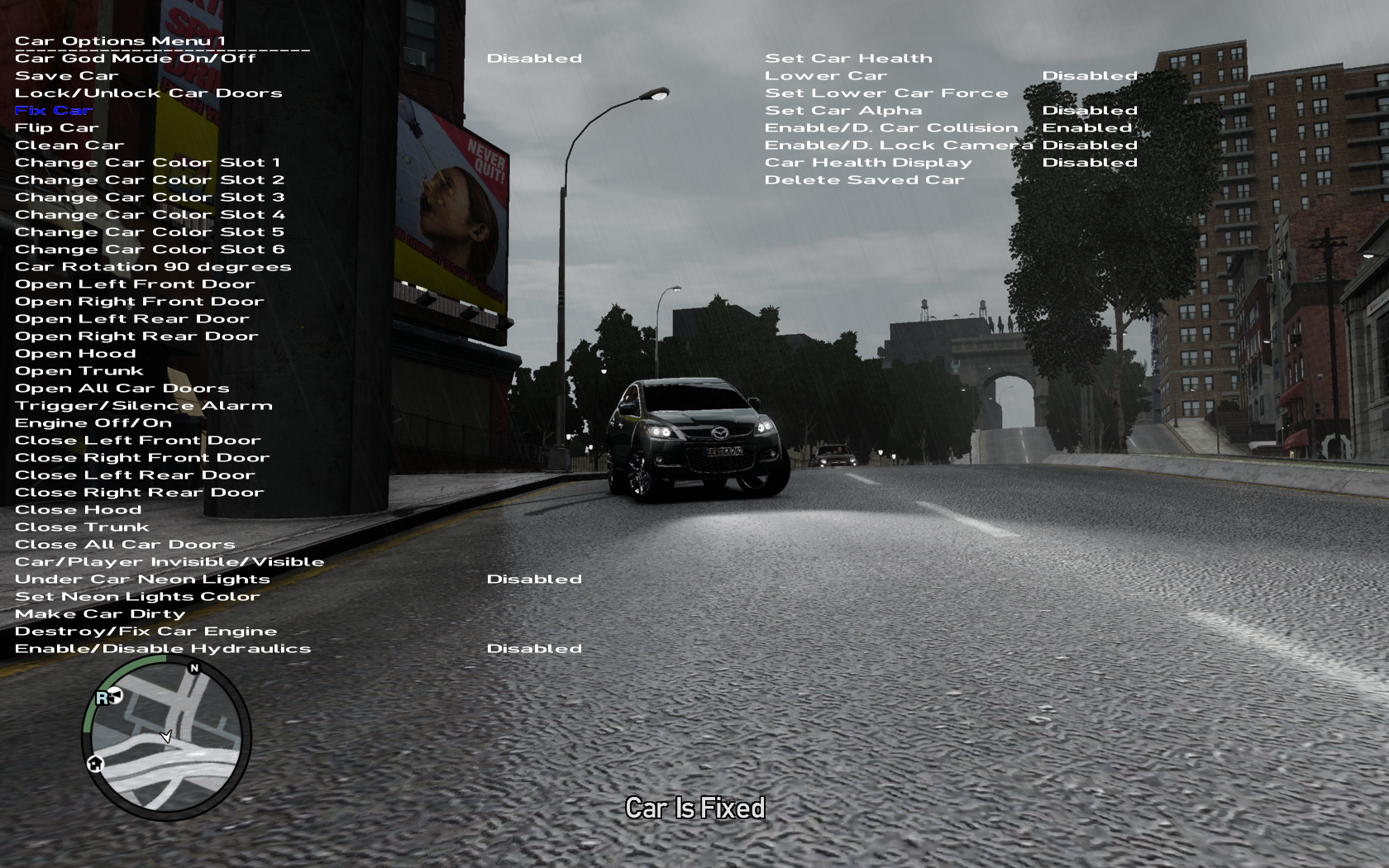Toggle the Lower Car option

coord(826,76)
